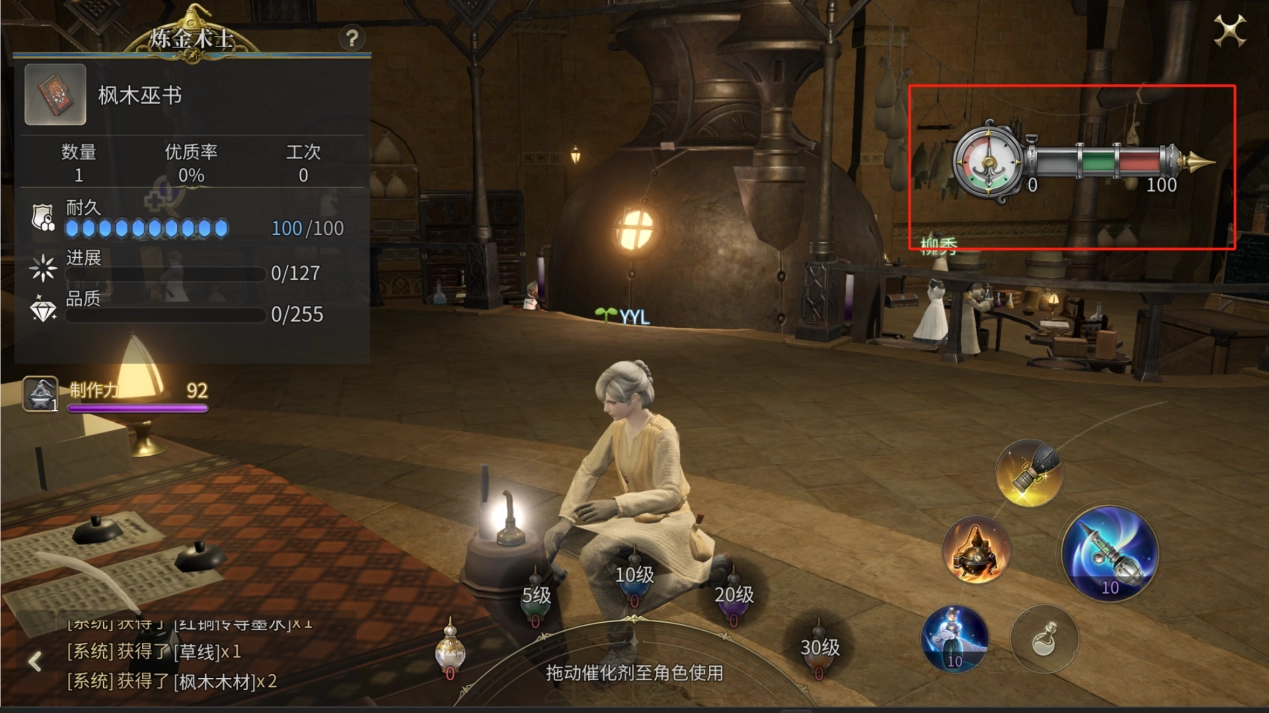Choose the white catalyst potion

(x=450, y=650)
